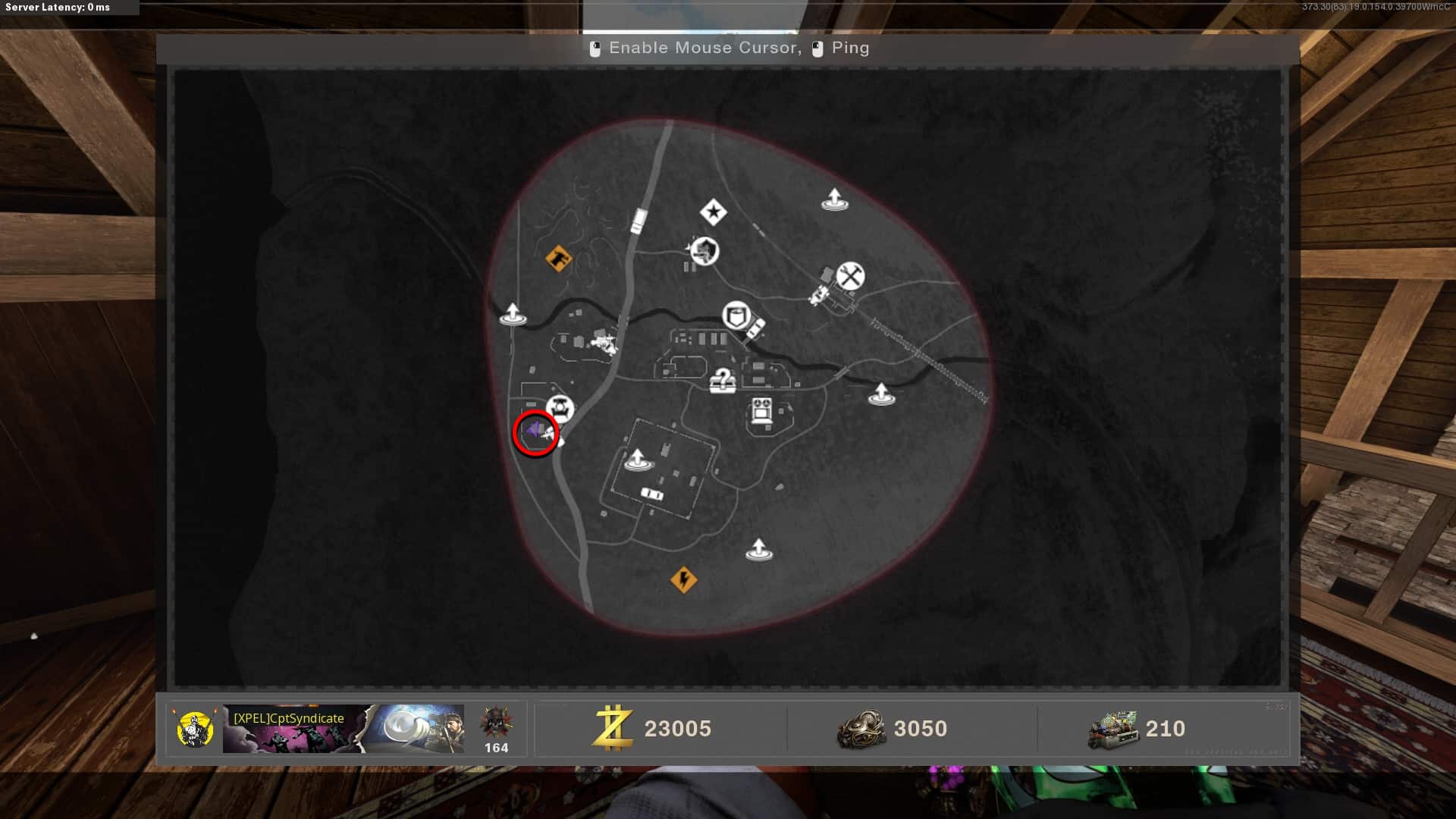Select the perk can shield icon
Image resolution: width=1456 pixels, height=819 pixels.
pyautogui.click(x=736, y=315)
